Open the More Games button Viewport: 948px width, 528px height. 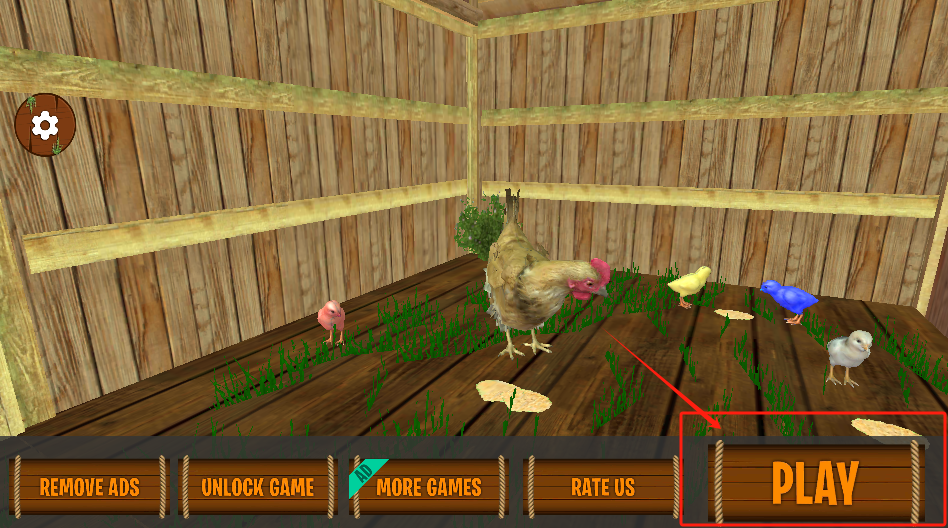click(x=428, y=487)
